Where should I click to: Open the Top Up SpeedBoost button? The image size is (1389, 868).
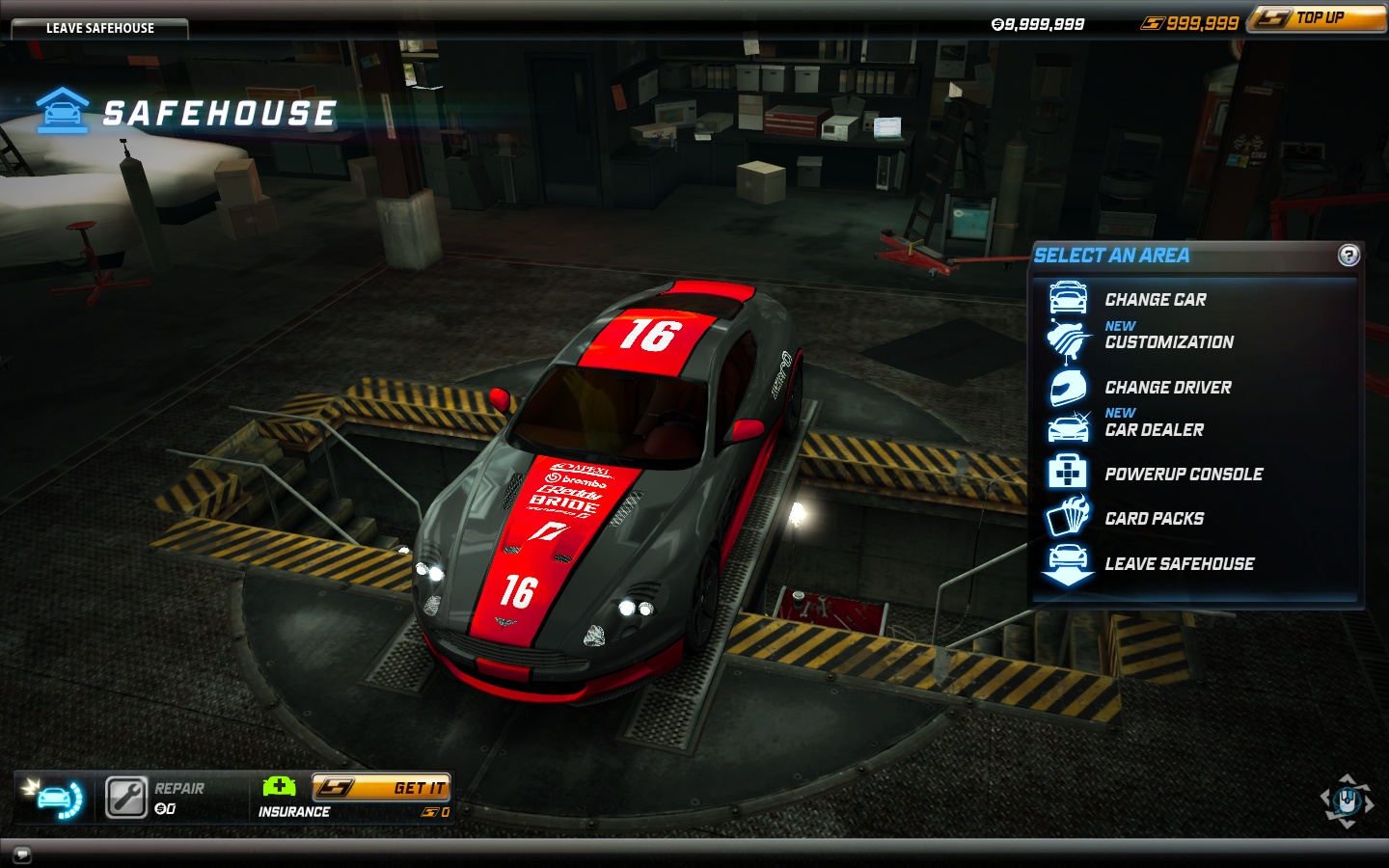[x=1318, y=18]
